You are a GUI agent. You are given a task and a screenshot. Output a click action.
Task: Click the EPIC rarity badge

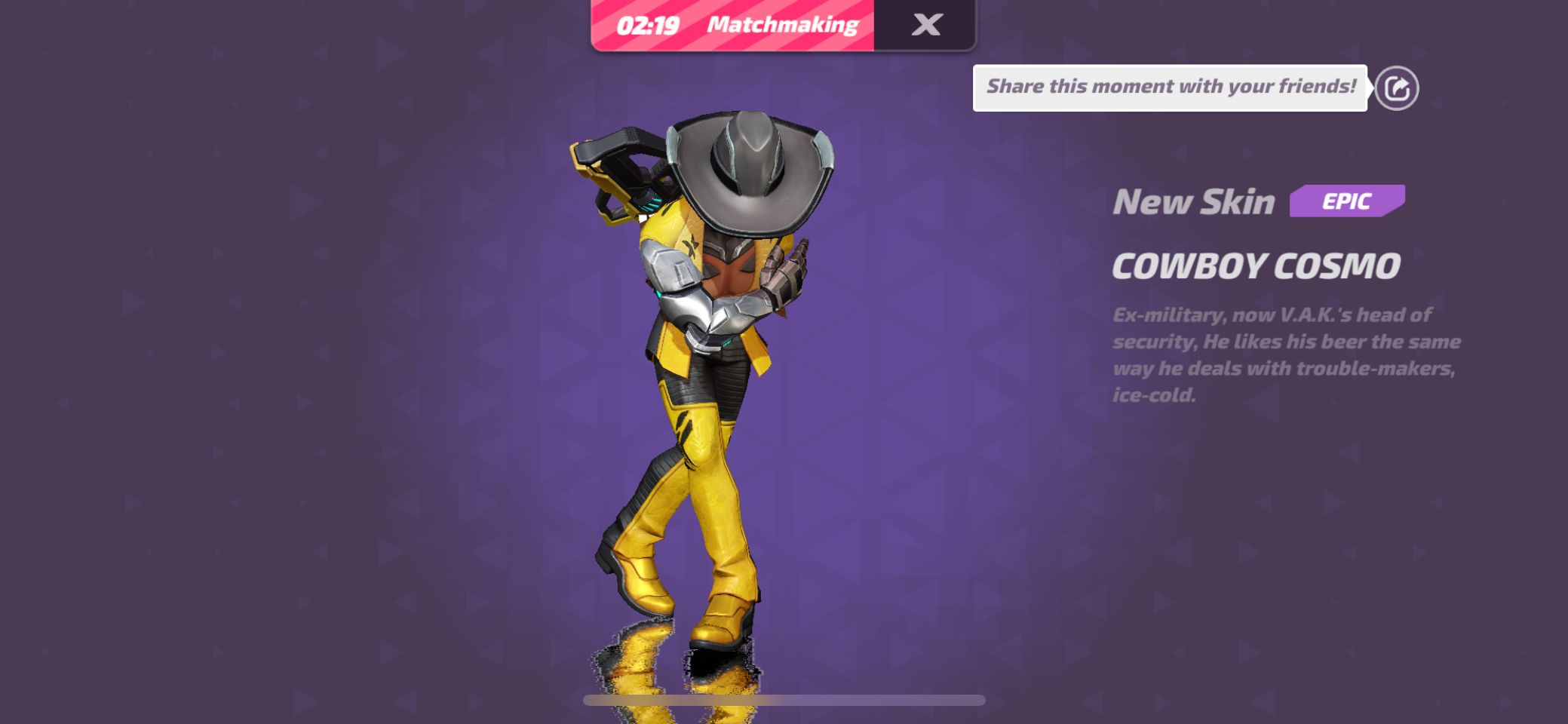pos(1347,201)
